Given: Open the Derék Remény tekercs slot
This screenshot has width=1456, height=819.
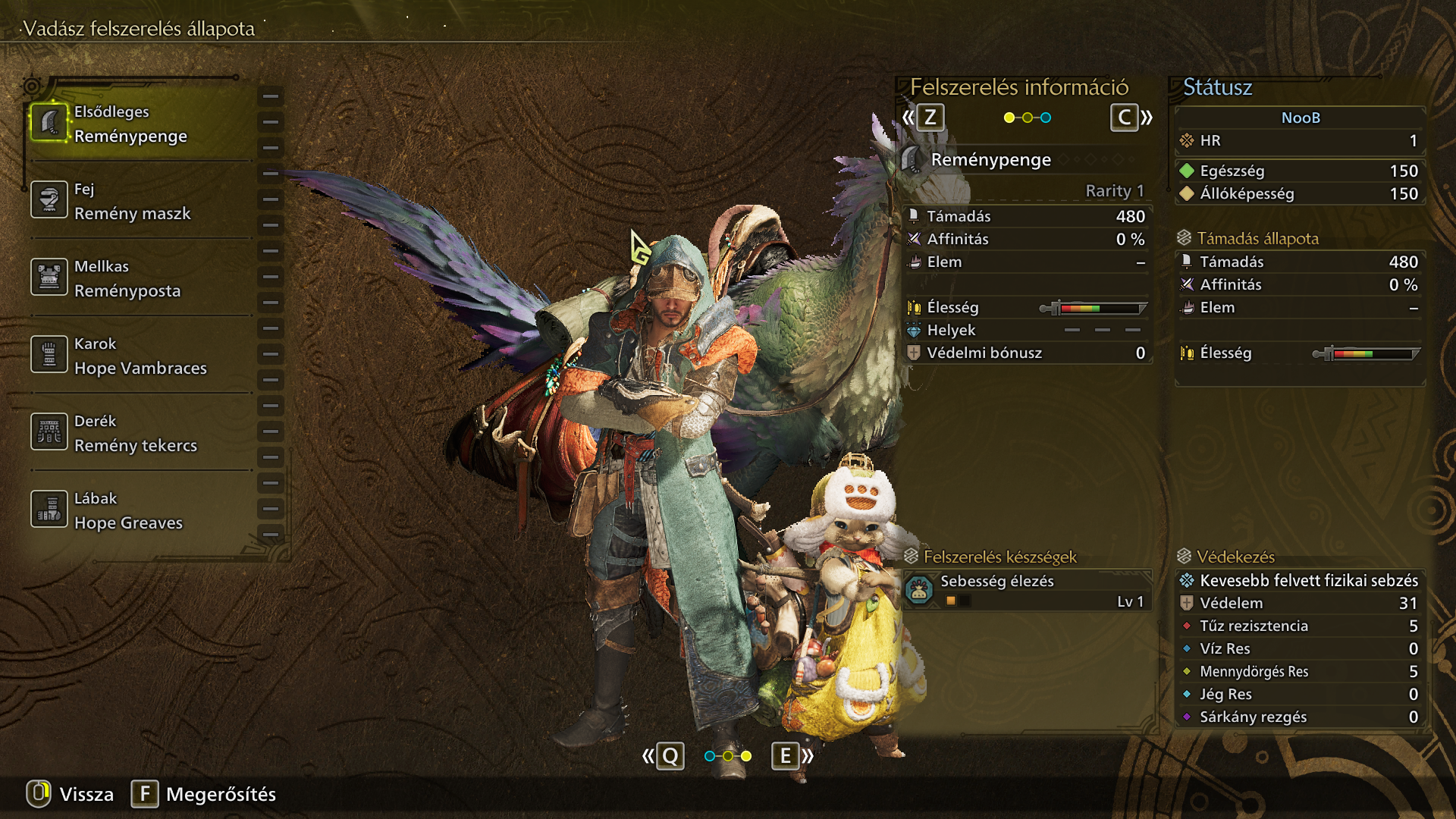Looking at the screenshot, I should (x=140, y=433).
